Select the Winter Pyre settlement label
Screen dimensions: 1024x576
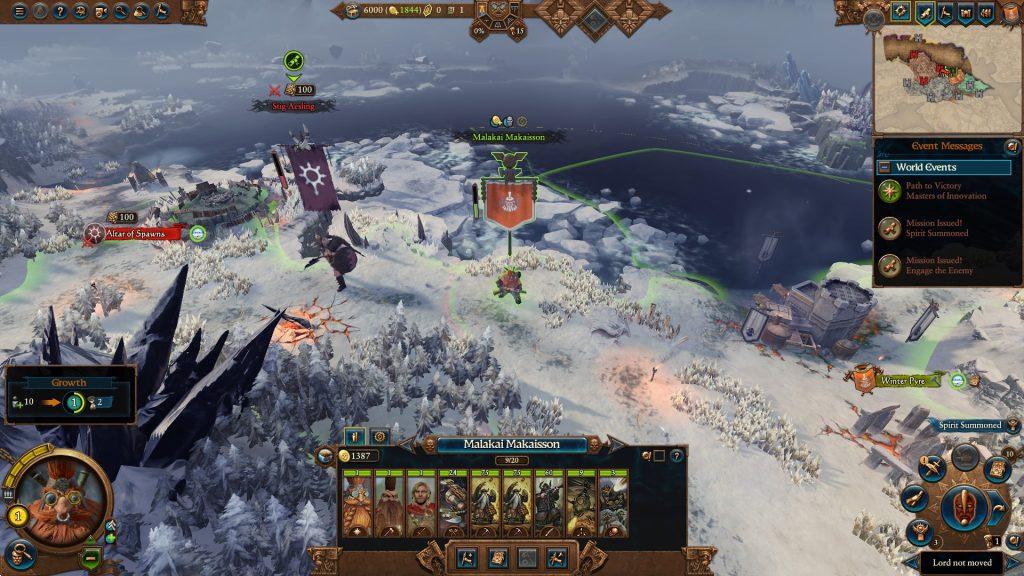905,381
